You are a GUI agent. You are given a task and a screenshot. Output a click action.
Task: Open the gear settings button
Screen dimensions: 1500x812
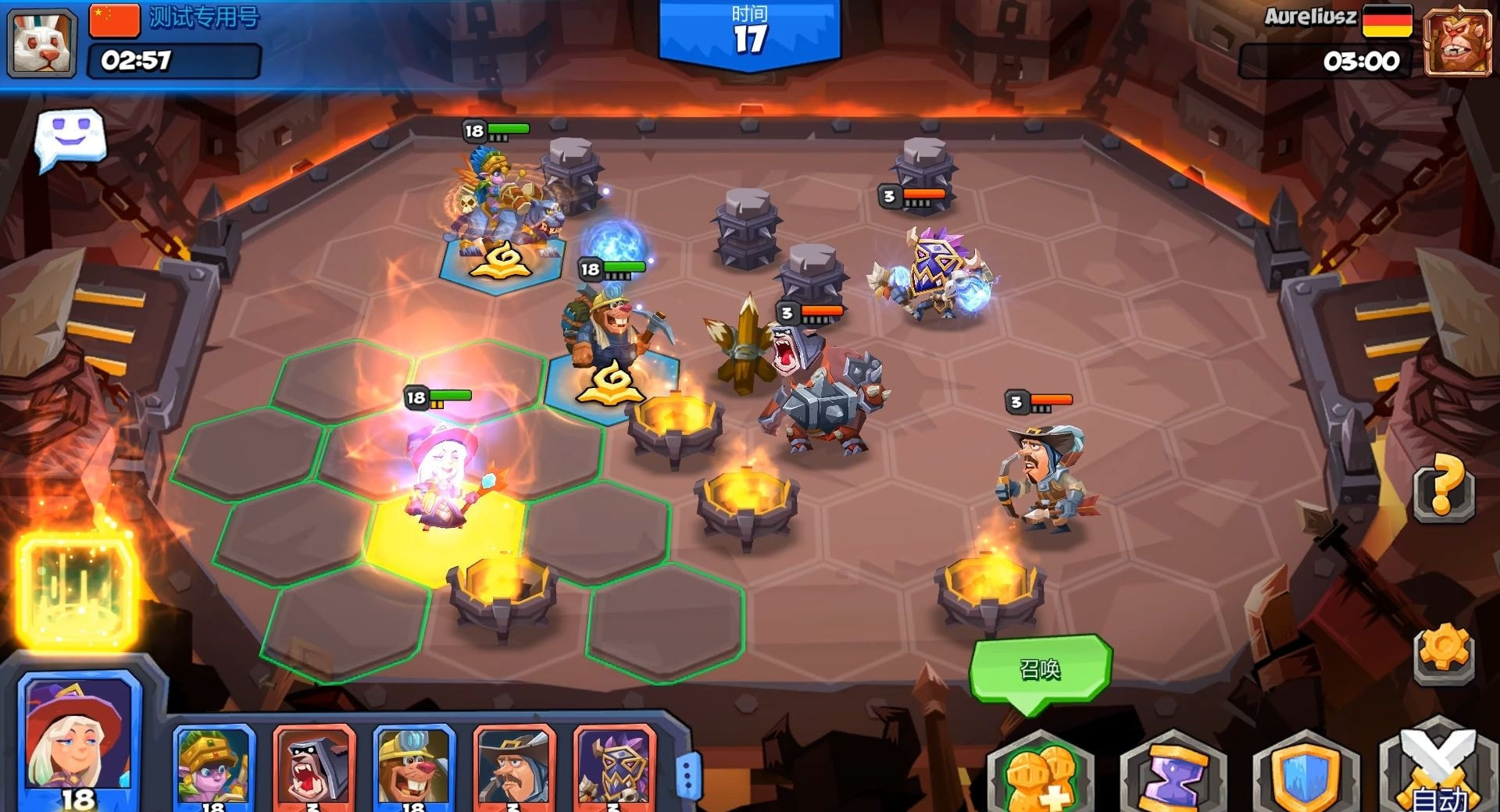pyautogui.click(x=1443, y=652)
